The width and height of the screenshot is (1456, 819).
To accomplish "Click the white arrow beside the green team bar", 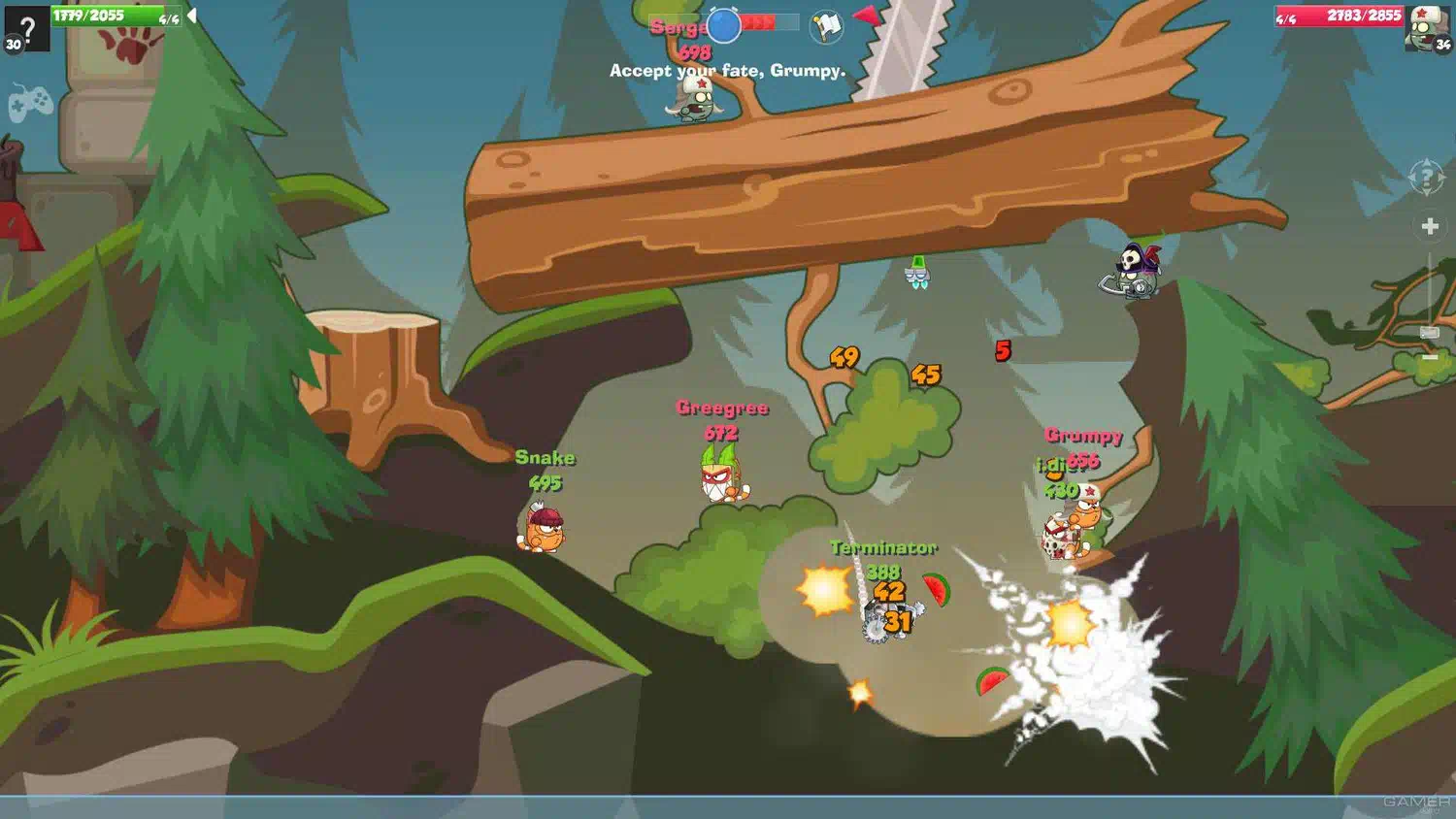I will pyautogui.click(x=192, y=16).
